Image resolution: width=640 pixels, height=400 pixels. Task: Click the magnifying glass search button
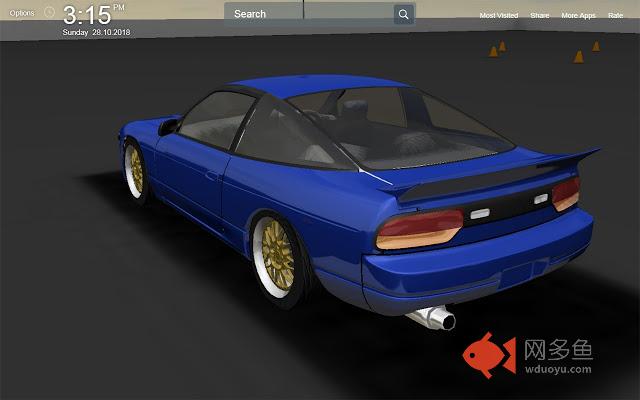[403, 14]
